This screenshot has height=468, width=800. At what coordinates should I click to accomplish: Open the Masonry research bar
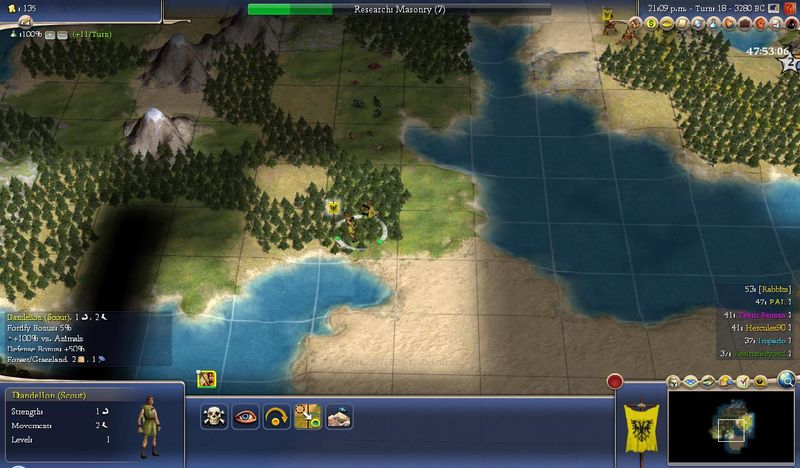click(x=399, y=9)
